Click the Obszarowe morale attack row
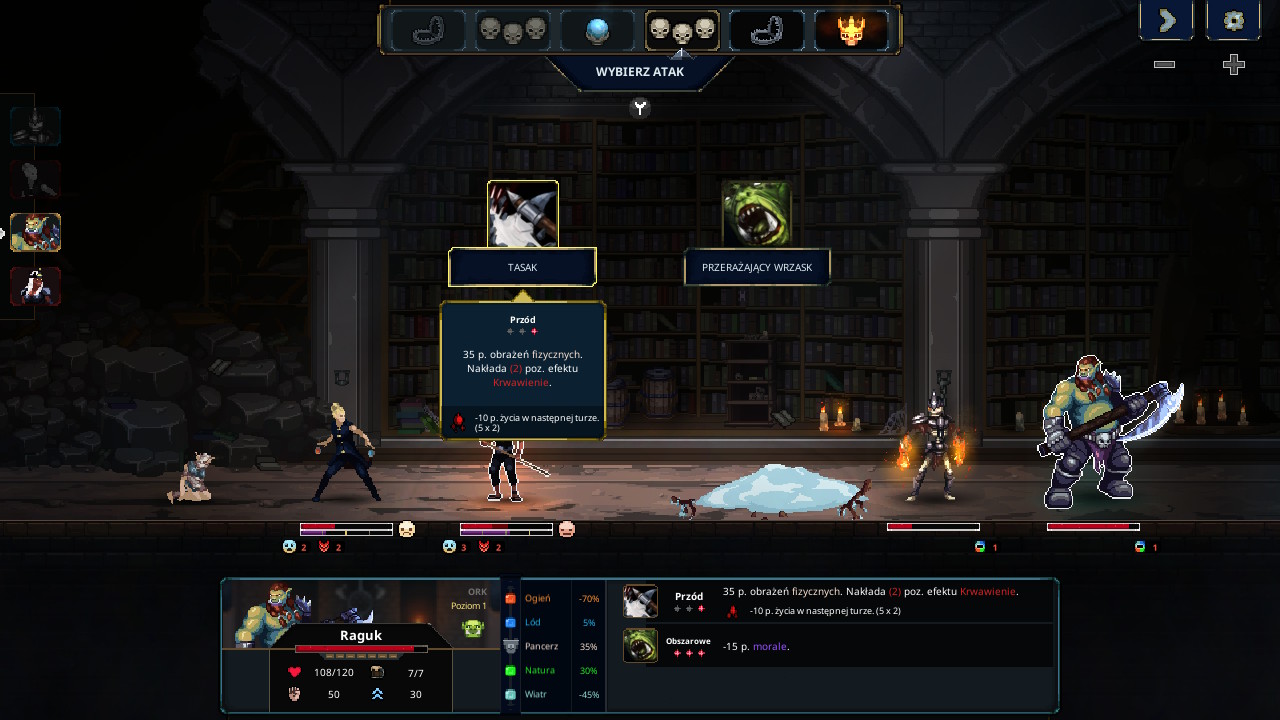The height and width of the screenshot is (720, 1280). 835,646
